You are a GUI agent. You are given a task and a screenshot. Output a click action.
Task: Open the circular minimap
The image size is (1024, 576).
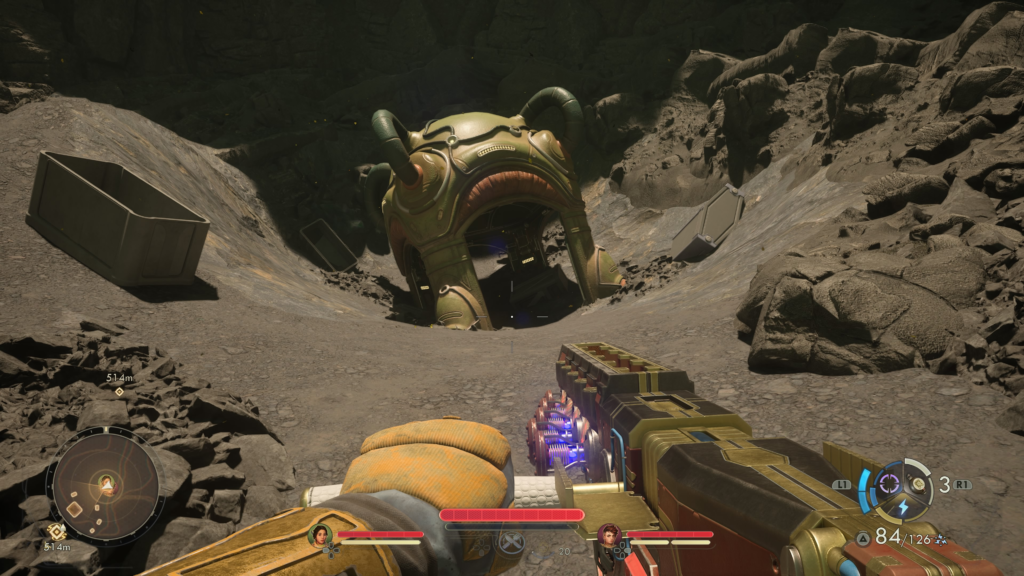point(104,486)
